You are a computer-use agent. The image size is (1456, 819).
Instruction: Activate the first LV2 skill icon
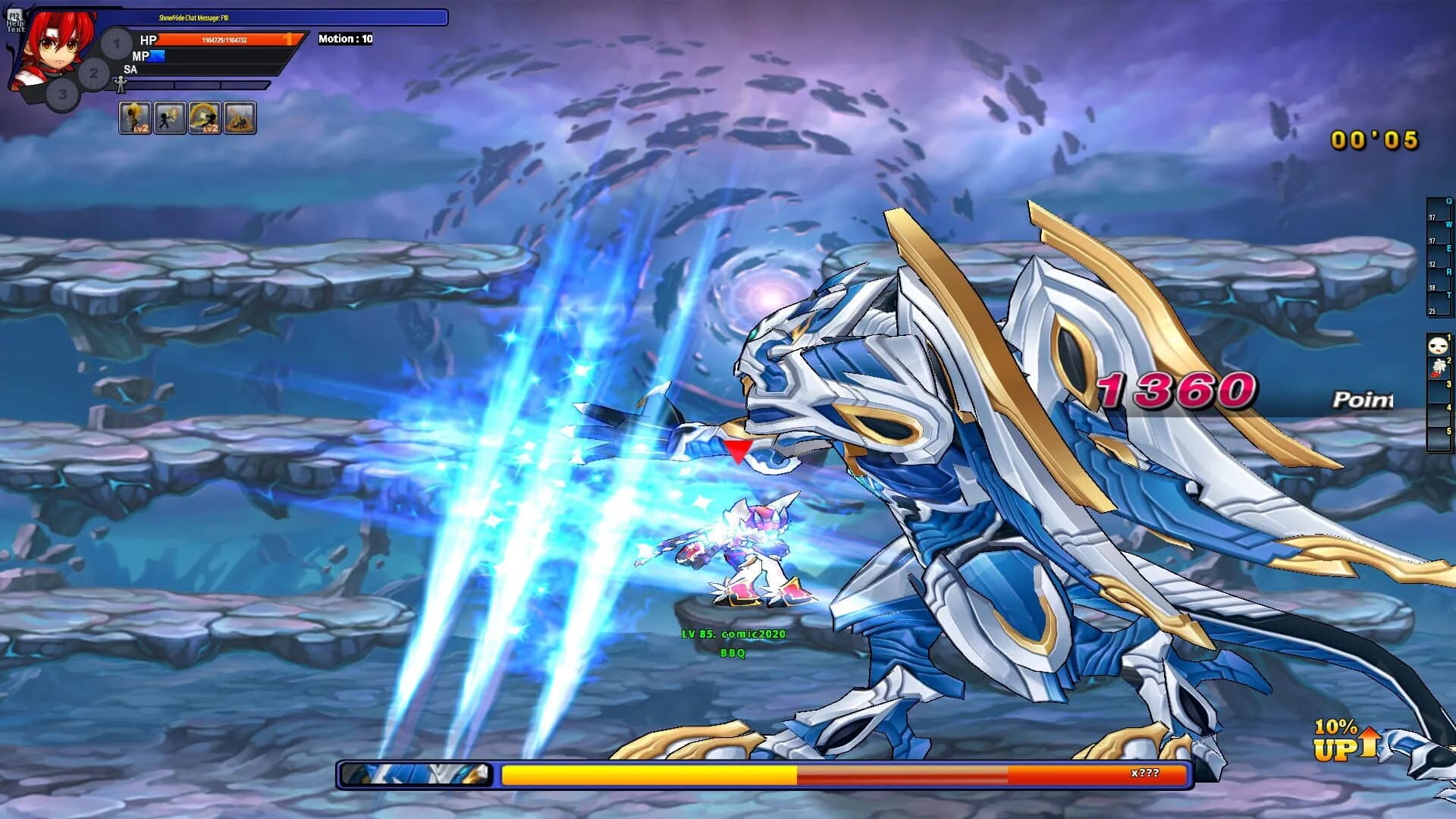pos(134,118)
